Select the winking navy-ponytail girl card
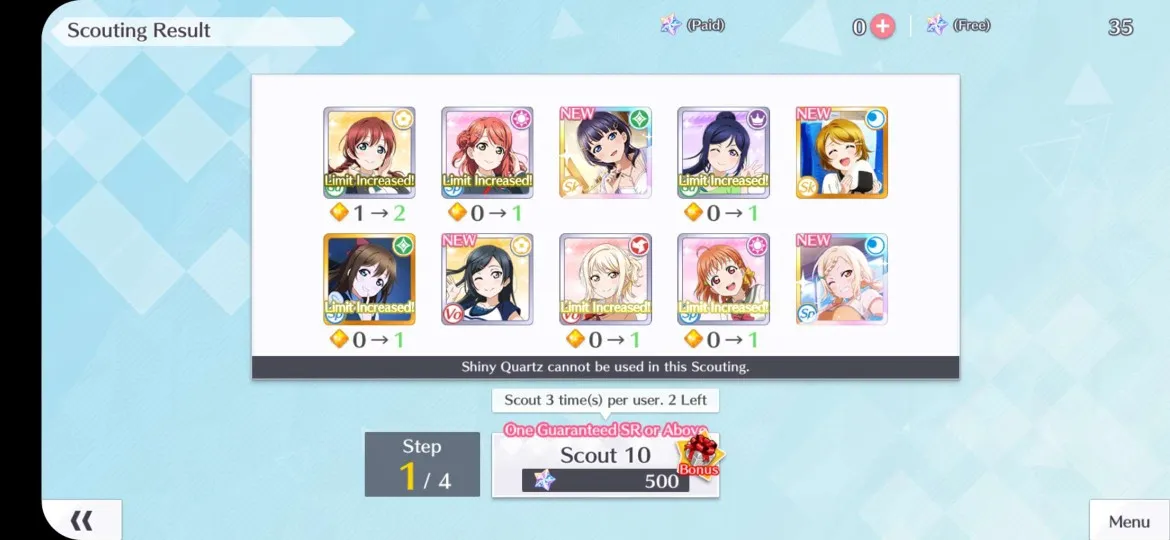 (x=723, y=153)
